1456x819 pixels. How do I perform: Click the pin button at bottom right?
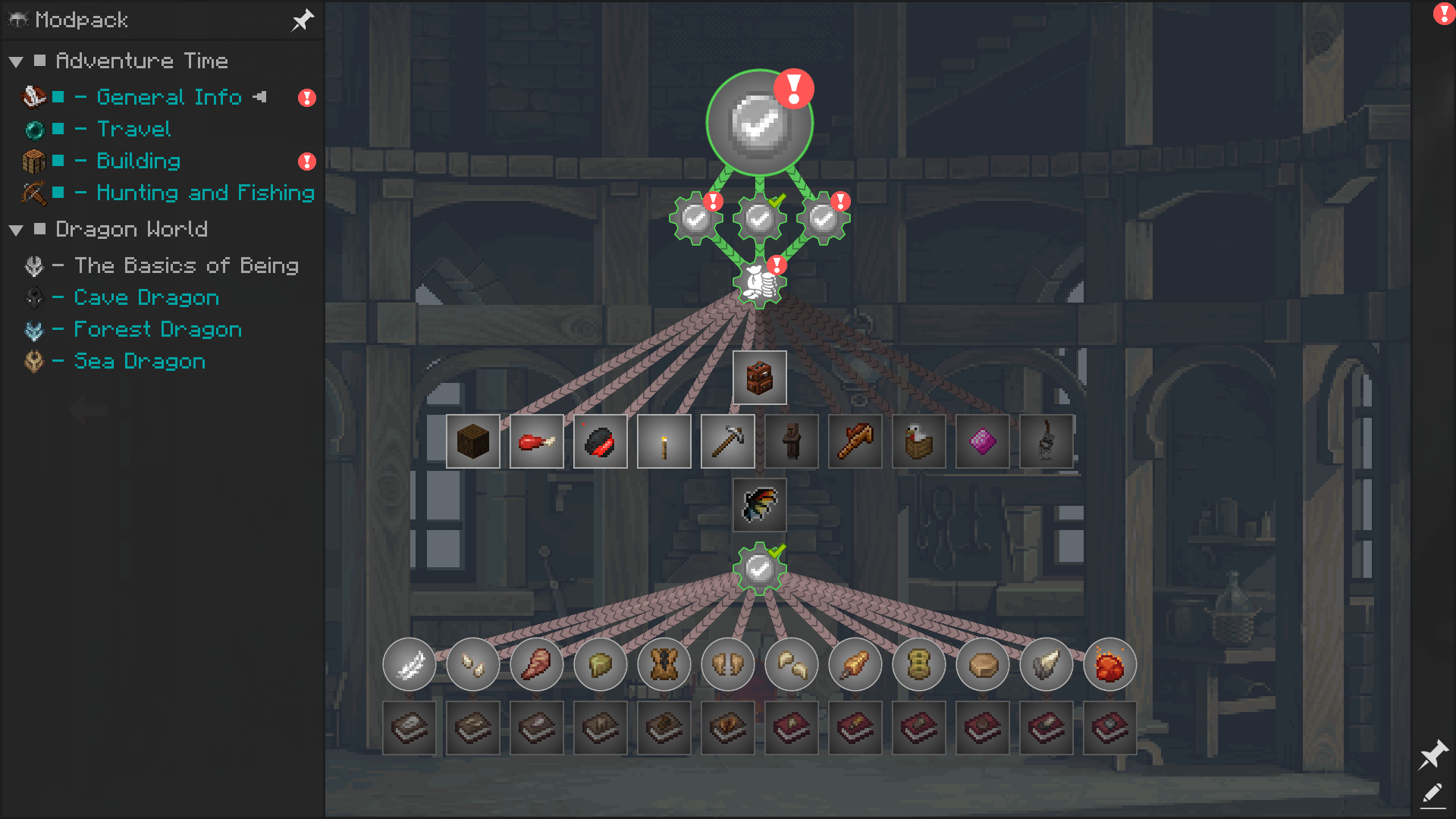click(x=1433, y=755)
